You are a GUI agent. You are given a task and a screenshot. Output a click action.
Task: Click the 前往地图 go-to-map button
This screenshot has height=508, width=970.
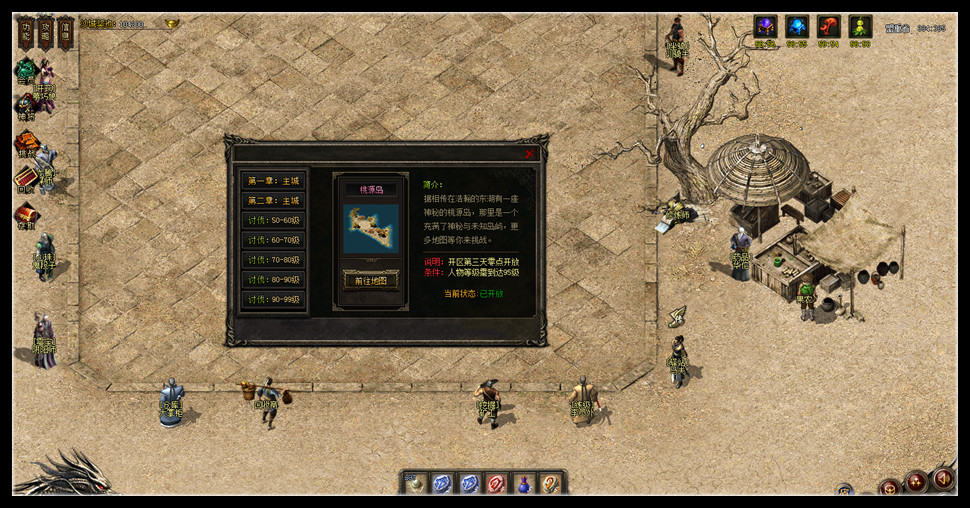click(370, 281)
